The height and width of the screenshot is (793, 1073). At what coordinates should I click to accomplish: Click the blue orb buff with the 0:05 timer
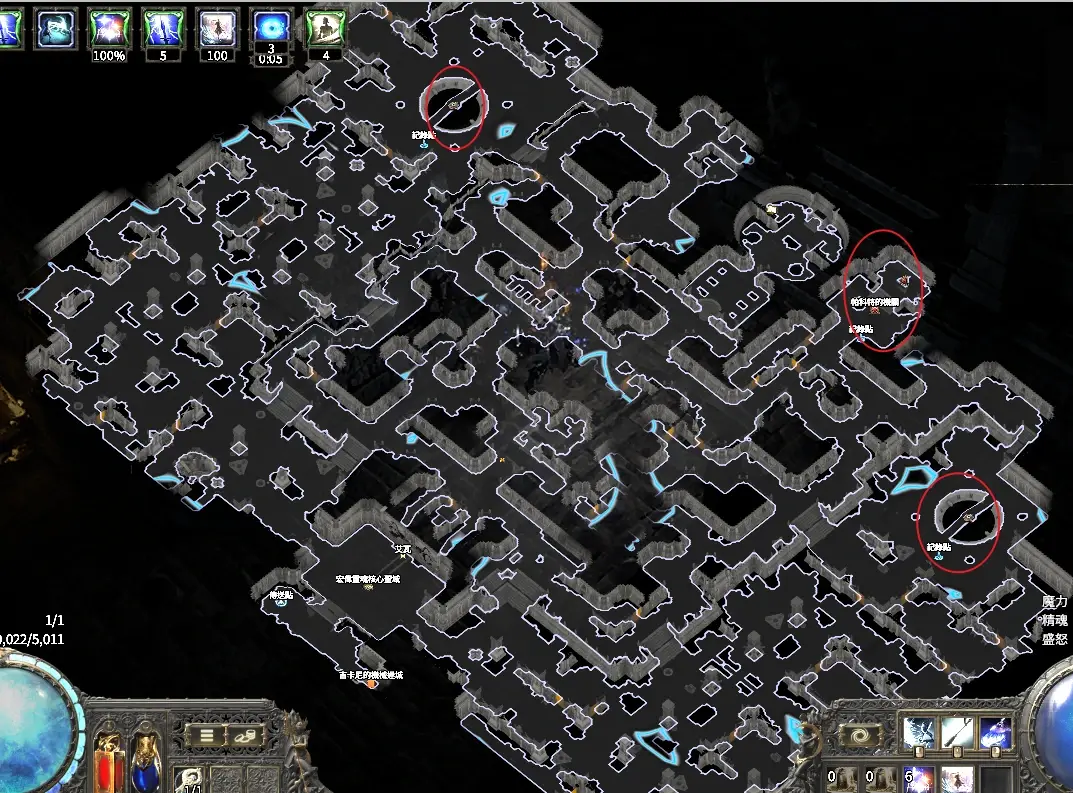[269, 27]
